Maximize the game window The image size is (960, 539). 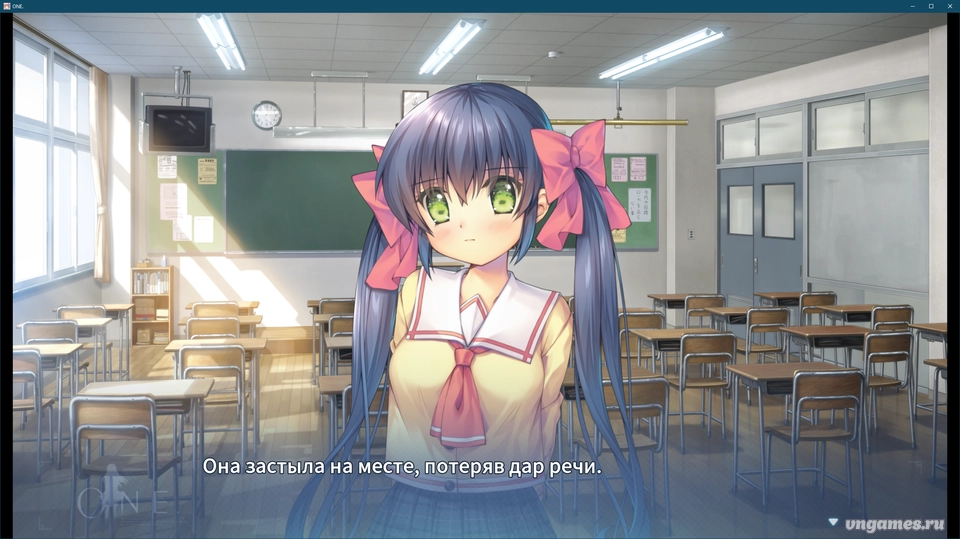click(931, 6)
